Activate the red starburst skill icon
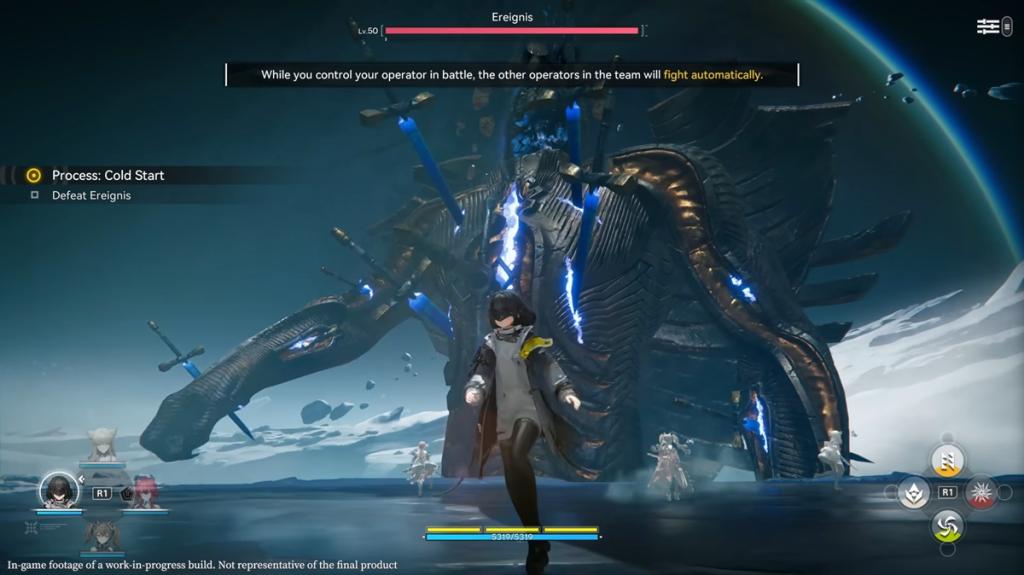This screenshot has height=575, width=1024. click(x=981, y=492)
